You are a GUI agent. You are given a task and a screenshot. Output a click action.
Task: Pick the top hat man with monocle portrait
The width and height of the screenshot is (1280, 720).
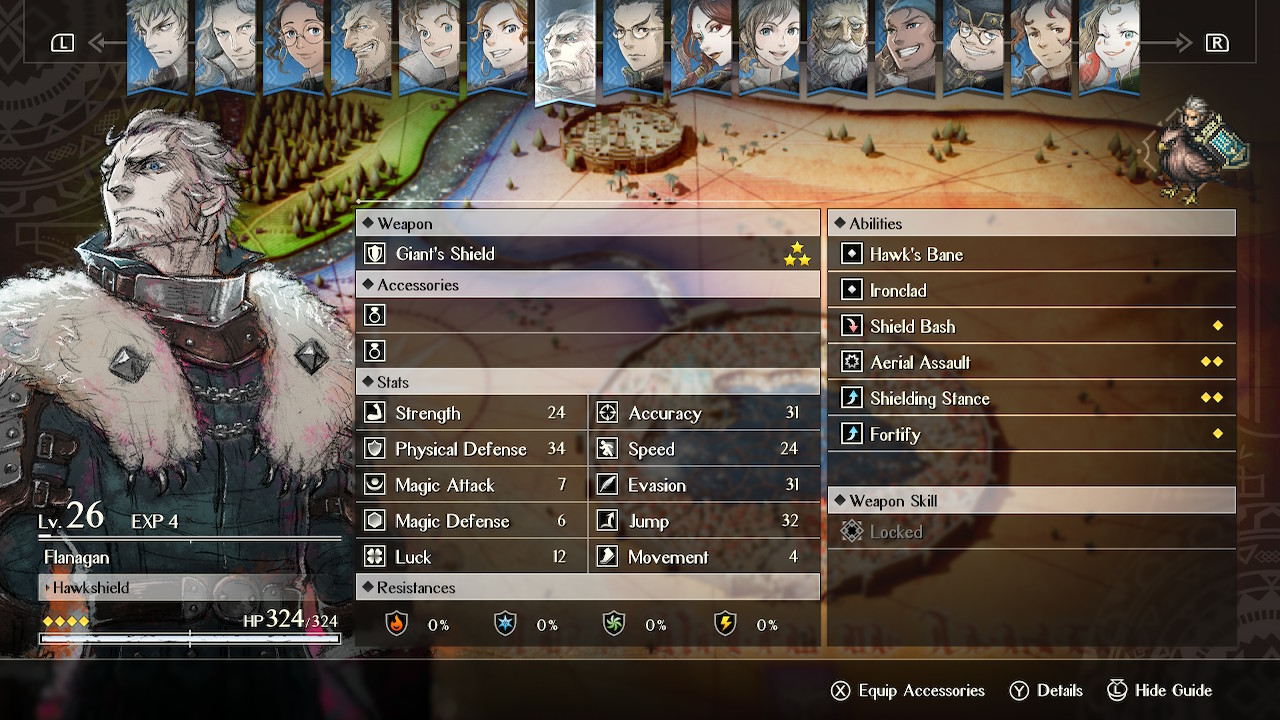(x=973, y=45)
